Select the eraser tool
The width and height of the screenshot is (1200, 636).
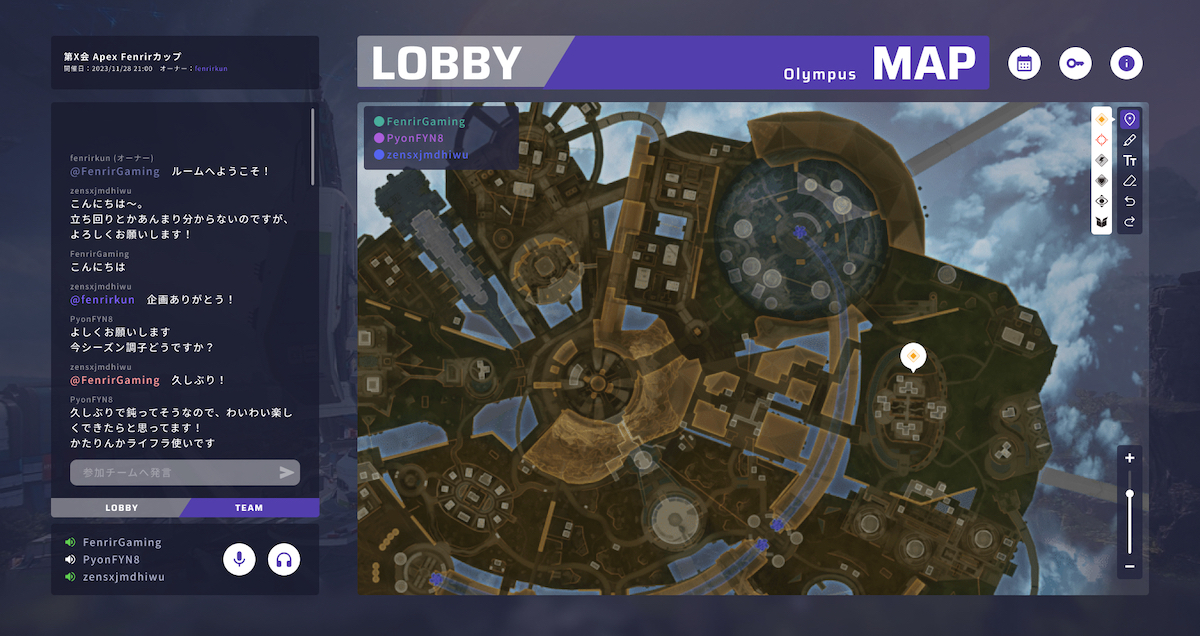click(x=1130, y=181)
